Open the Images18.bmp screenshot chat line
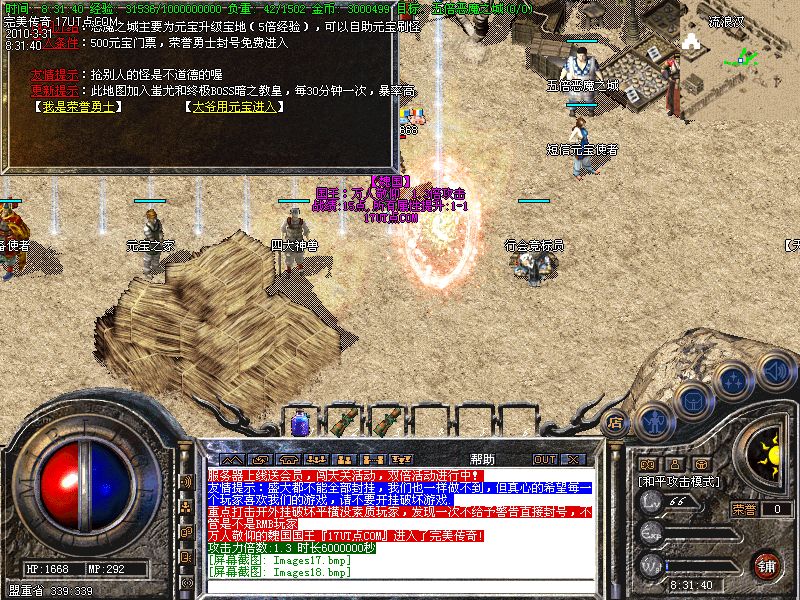 pos(280,572)
